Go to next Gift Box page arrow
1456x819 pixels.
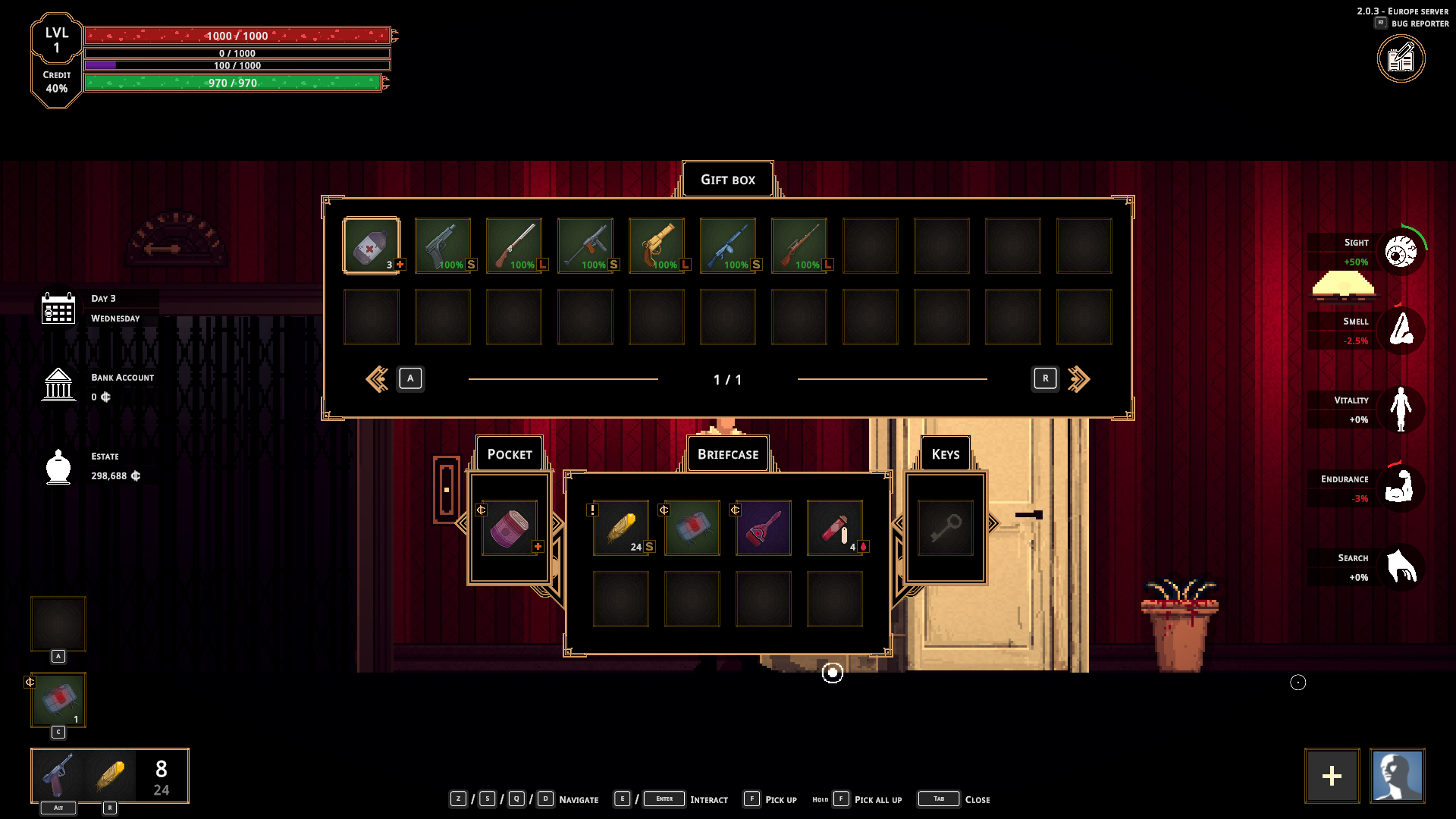pos(1078,378)
